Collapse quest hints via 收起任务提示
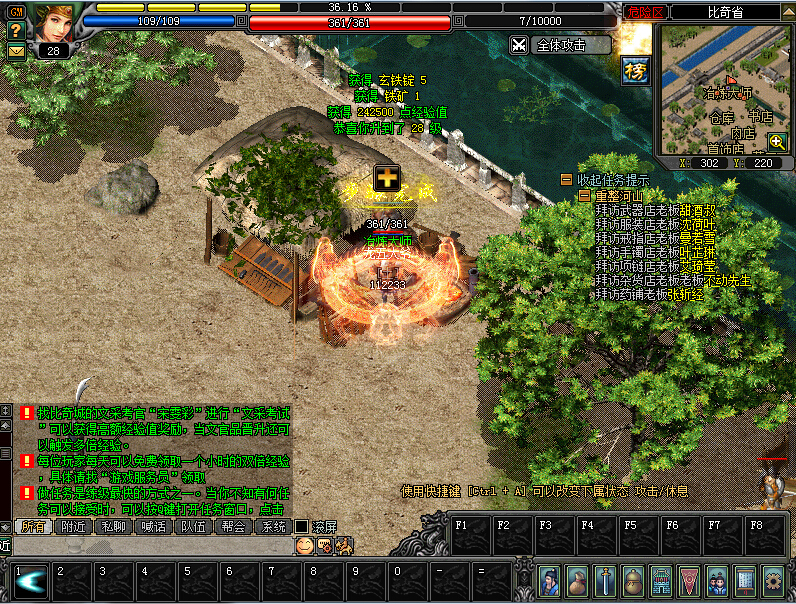Screen dimensions: 796x604 567,180
